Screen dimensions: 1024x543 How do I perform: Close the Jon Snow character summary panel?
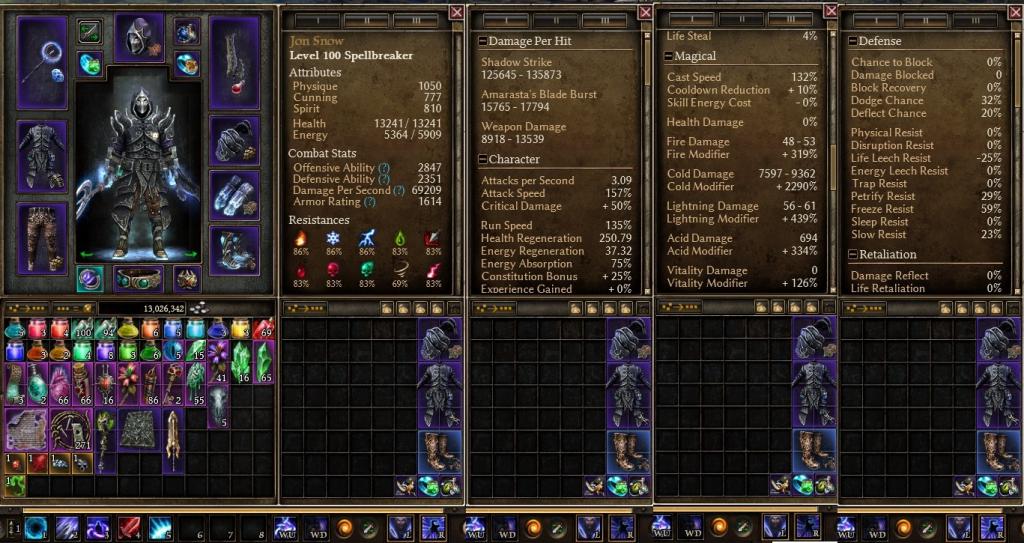[x=457, y=12]
